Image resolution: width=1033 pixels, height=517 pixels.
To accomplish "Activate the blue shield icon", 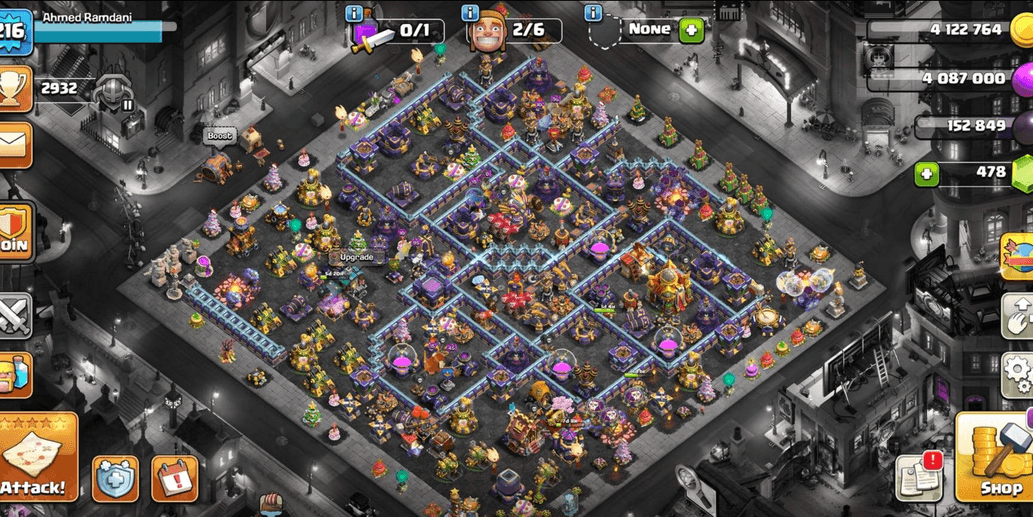I will coord(116,479).
